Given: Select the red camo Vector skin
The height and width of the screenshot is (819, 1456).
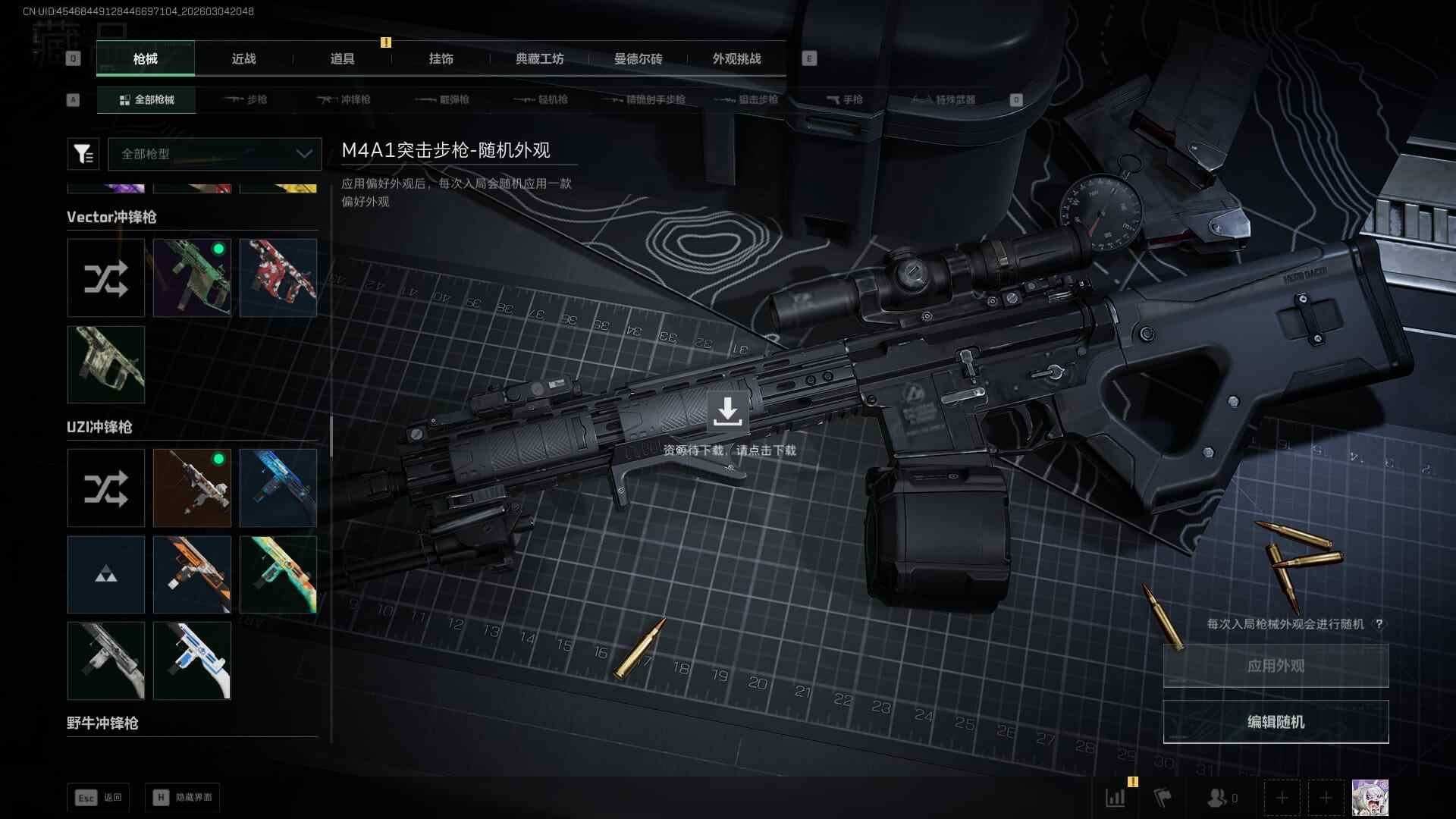Looking at the screenshot, I should [x=278, y=278].
